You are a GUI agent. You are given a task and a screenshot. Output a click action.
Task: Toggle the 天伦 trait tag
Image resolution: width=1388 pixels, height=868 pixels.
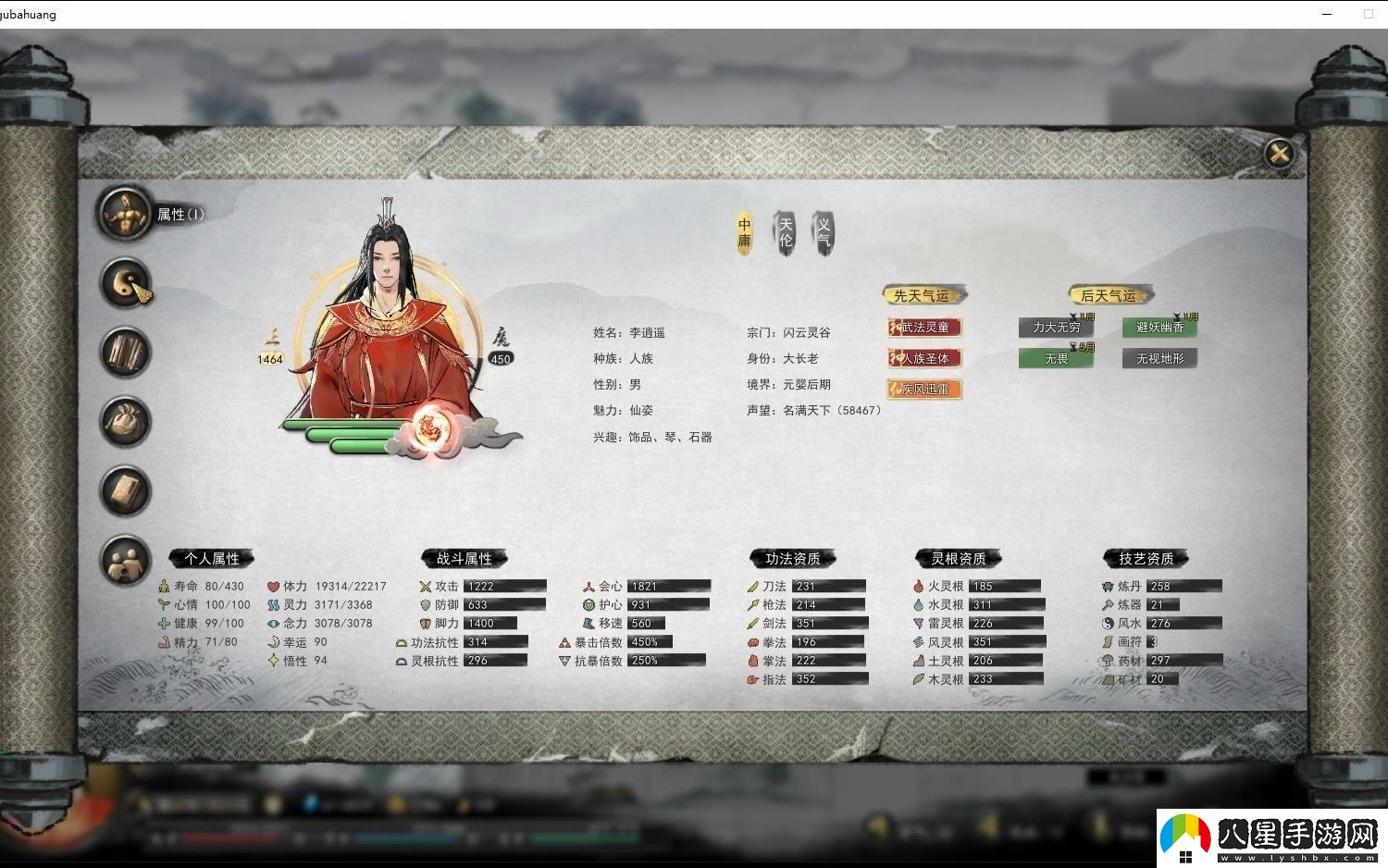point(785,232)
